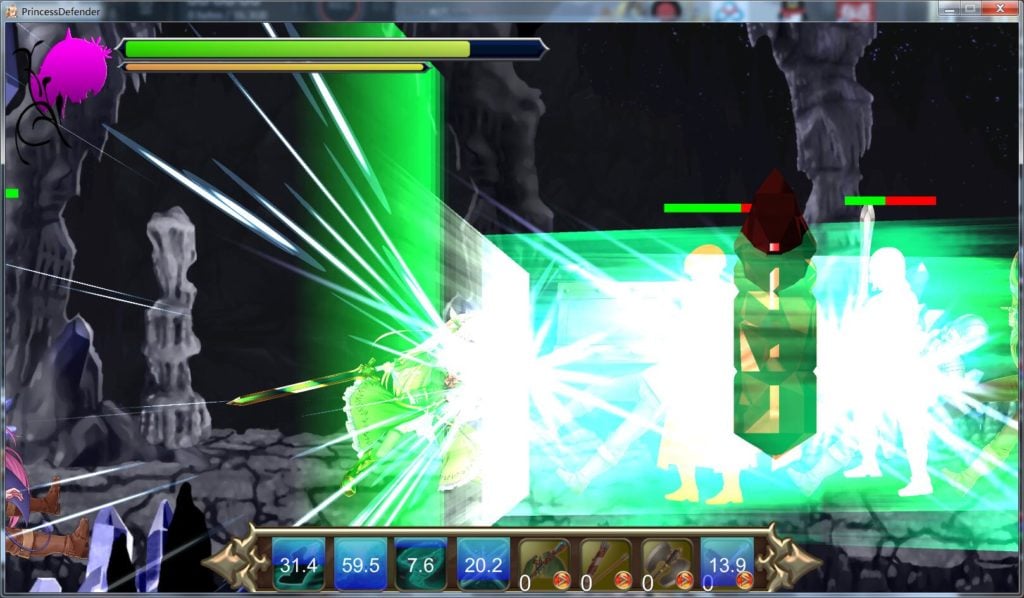
Task: Select the skill with 20.2 cooldown
Action: click(483, 564)
